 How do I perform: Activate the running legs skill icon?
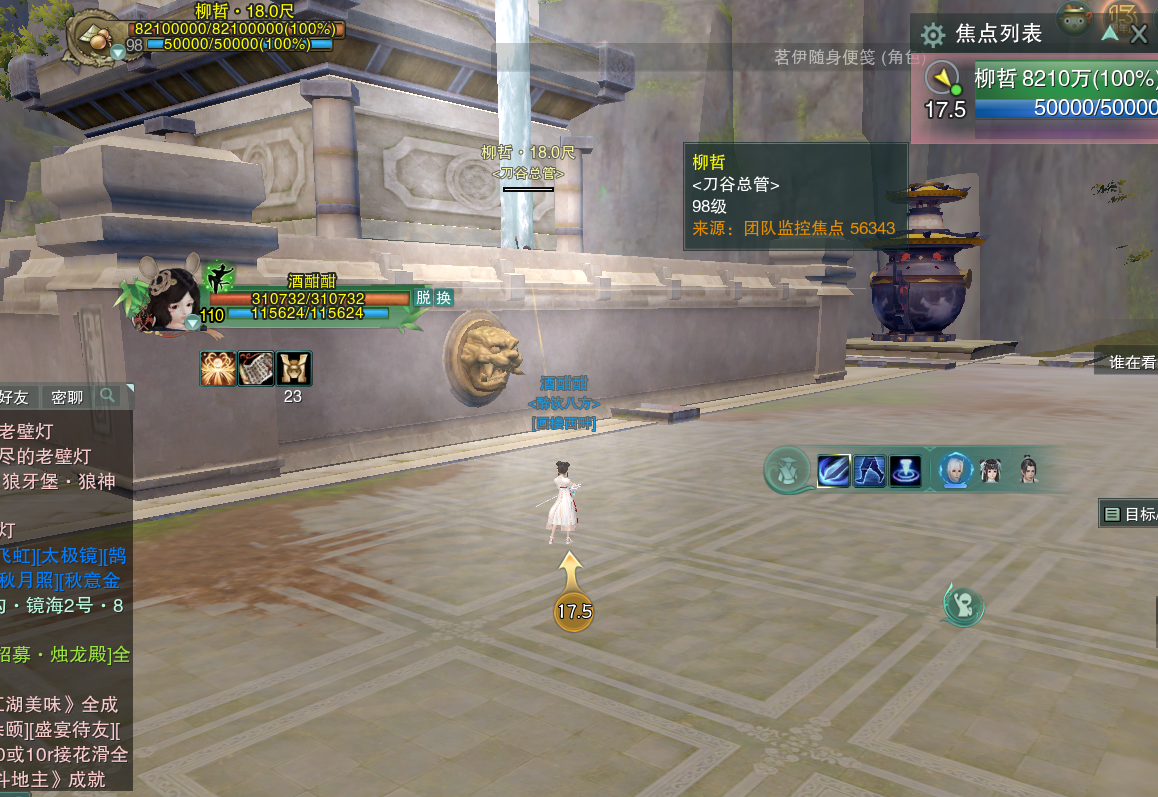[x=870, y=471]
